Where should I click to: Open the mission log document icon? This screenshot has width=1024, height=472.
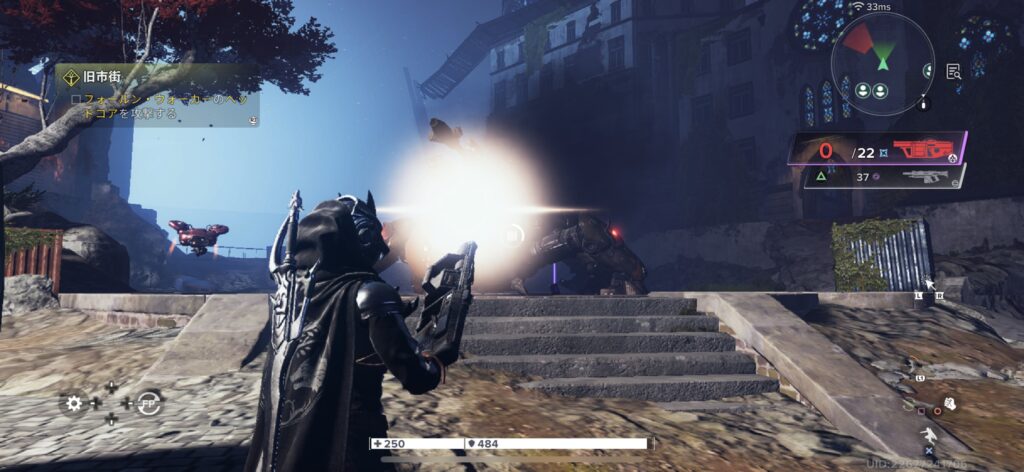point(953,71)
